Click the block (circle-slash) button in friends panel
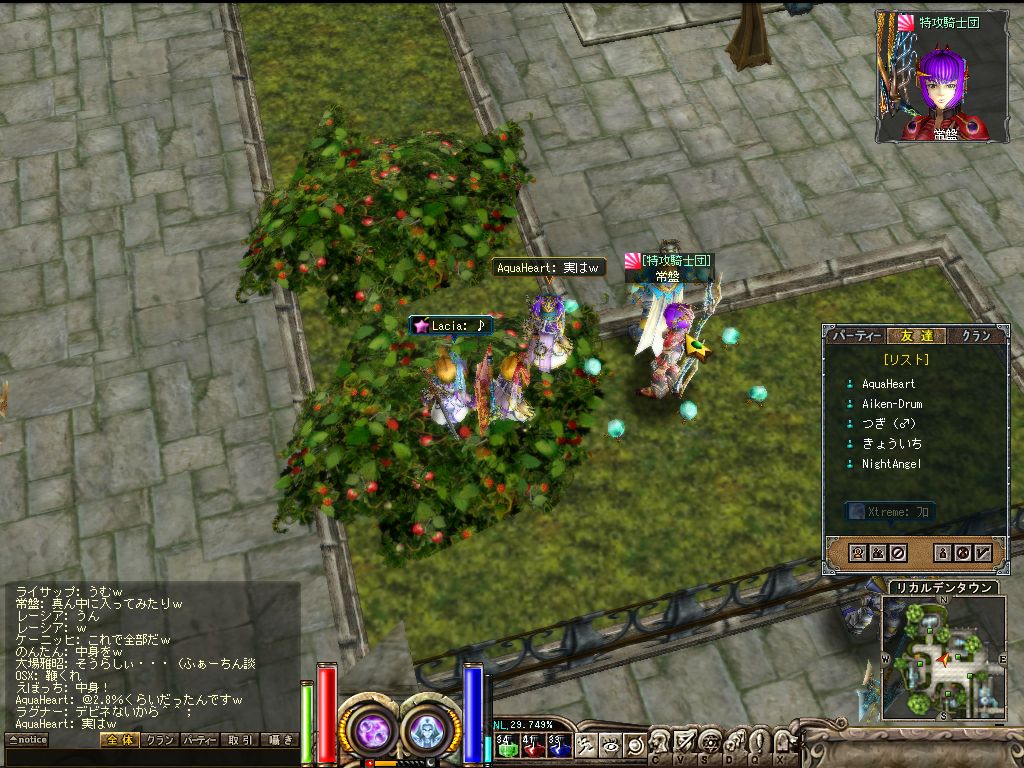Viewport: 1024px width, 768px height. click(898, 552)
